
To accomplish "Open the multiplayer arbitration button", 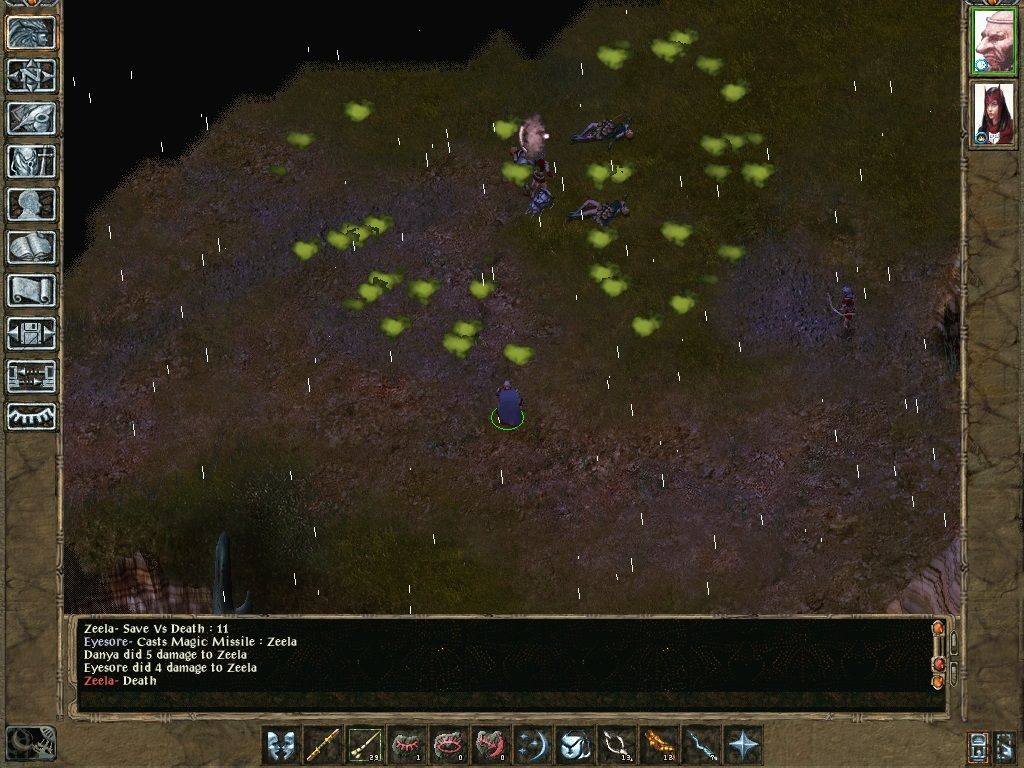I will [x=31, y=376].
